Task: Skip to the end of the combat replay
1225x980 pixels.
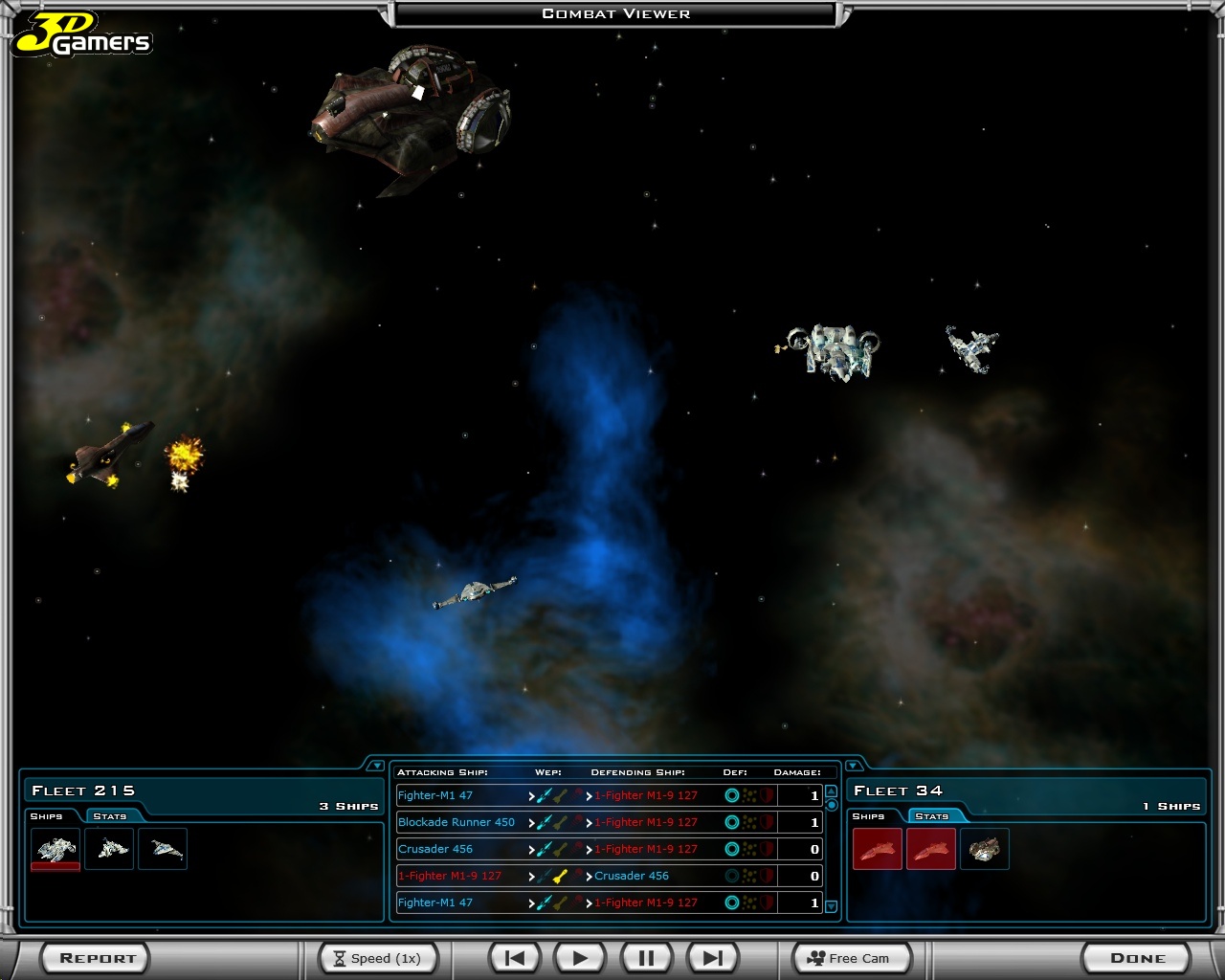Action: point(711,957)
